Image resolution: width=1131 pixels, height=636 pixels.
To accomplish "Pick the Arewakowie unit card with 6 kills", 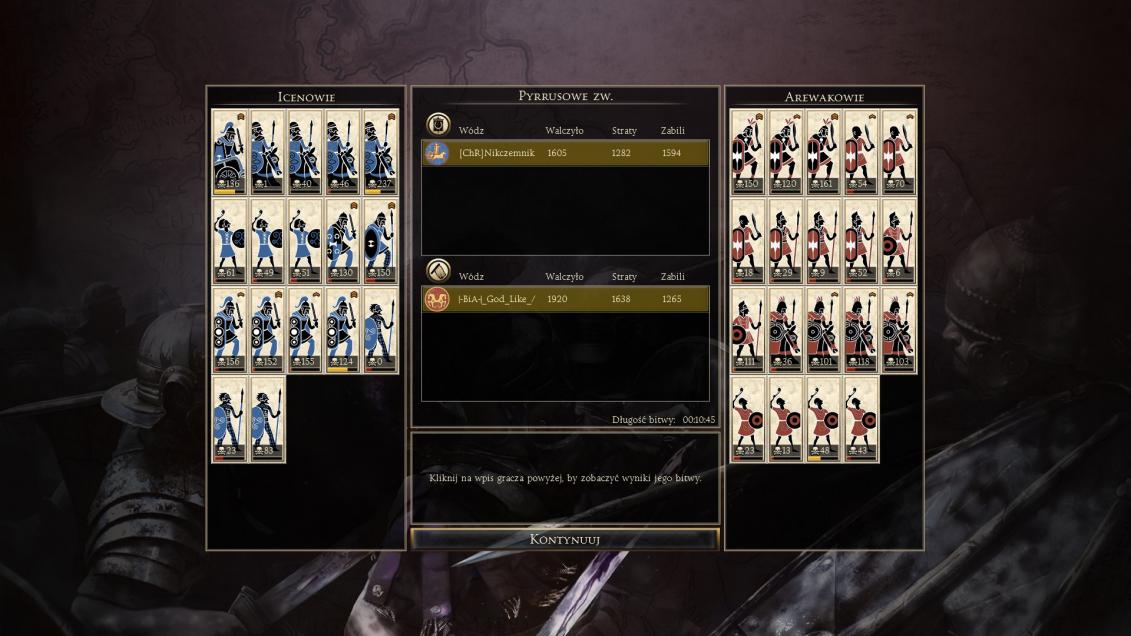I will click(899, 241).
